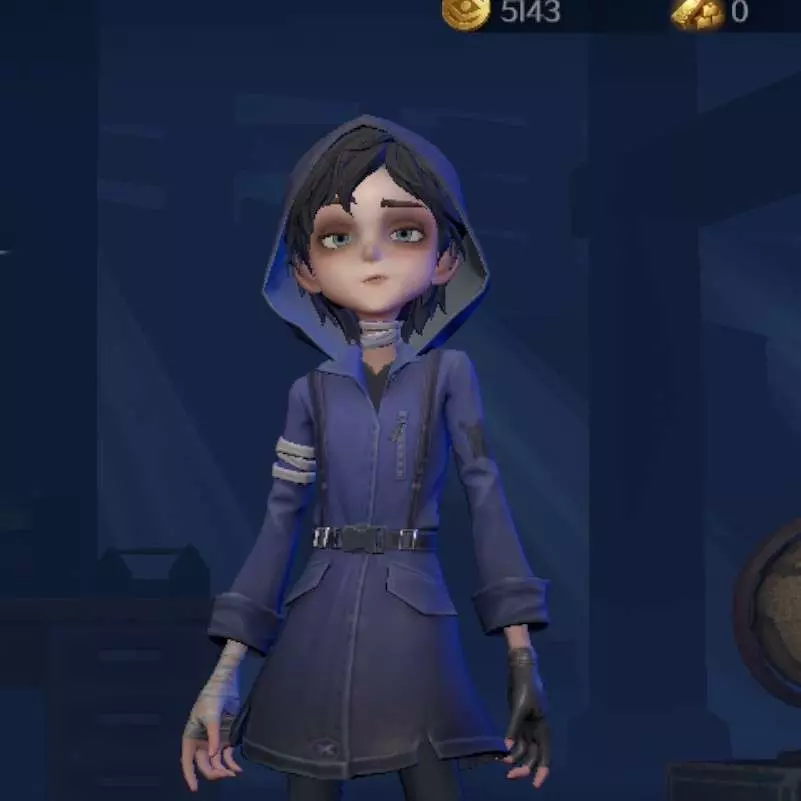Tap the gold coin currency icon
This screenshot has width=801, height=801.
(465, 13)
